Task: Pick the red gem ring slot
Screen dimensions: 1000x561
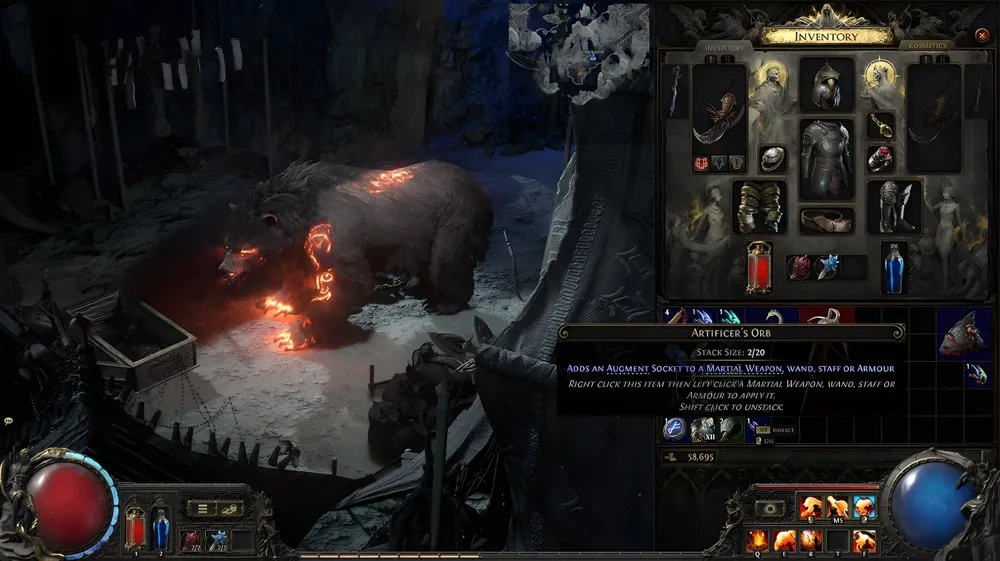Action: 881,158
